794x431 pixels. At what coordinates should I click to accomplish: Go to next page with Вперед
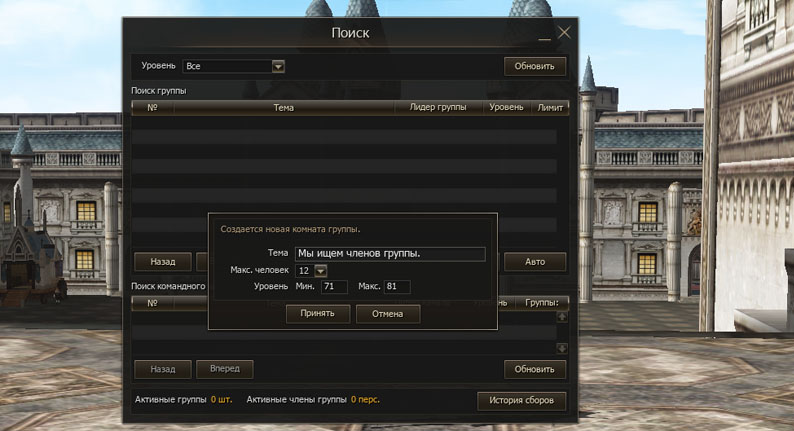(x=224, y=369)
